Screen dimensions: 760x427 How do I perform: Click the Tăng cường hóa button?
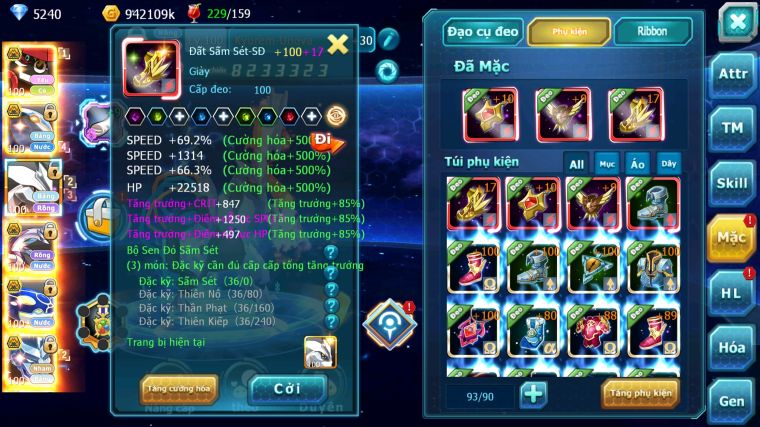[179, 387]
